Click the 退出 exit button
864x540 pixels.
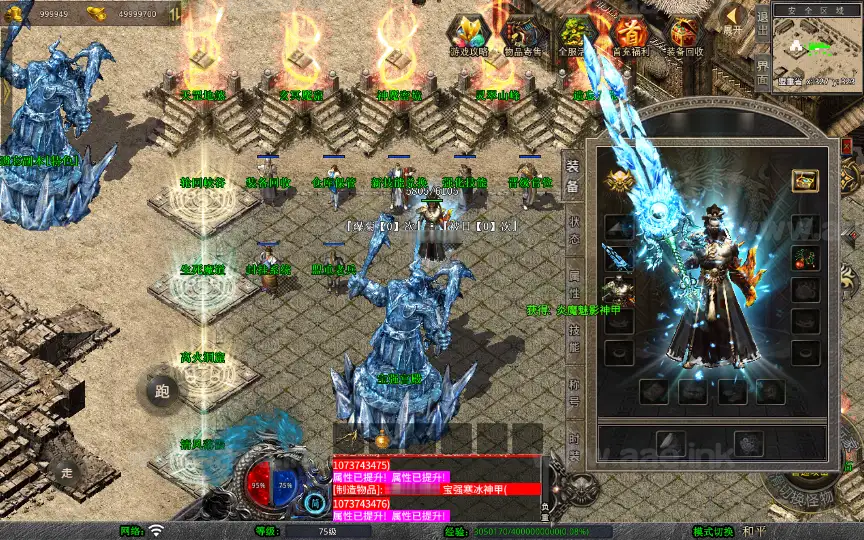tap(762, 20)
